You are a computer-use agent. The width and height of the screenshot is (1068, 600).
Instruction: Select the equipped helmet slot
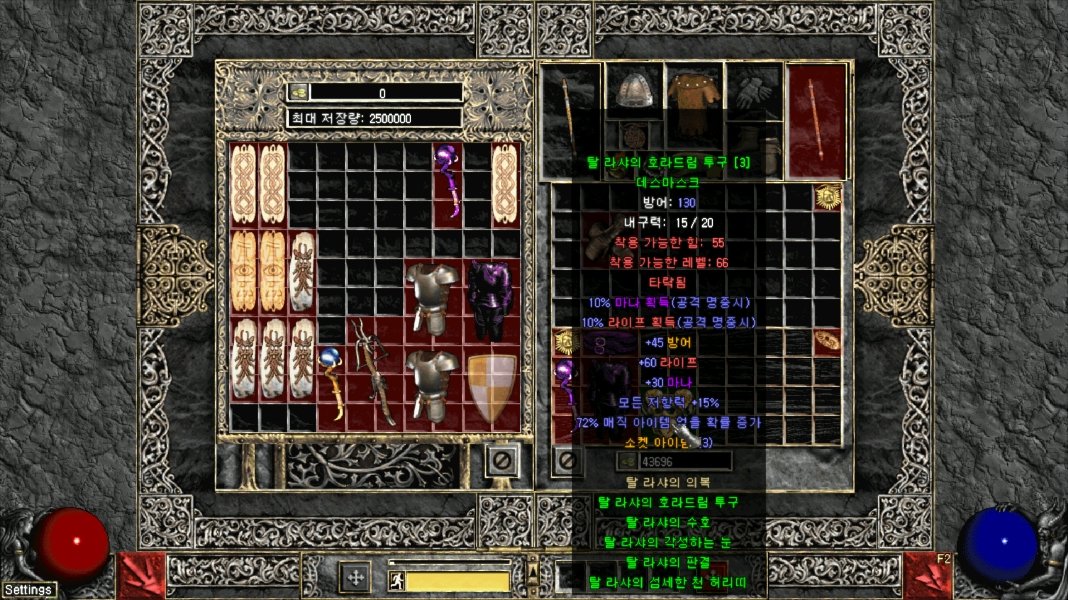pyautogui.click(x=631, y=91)
